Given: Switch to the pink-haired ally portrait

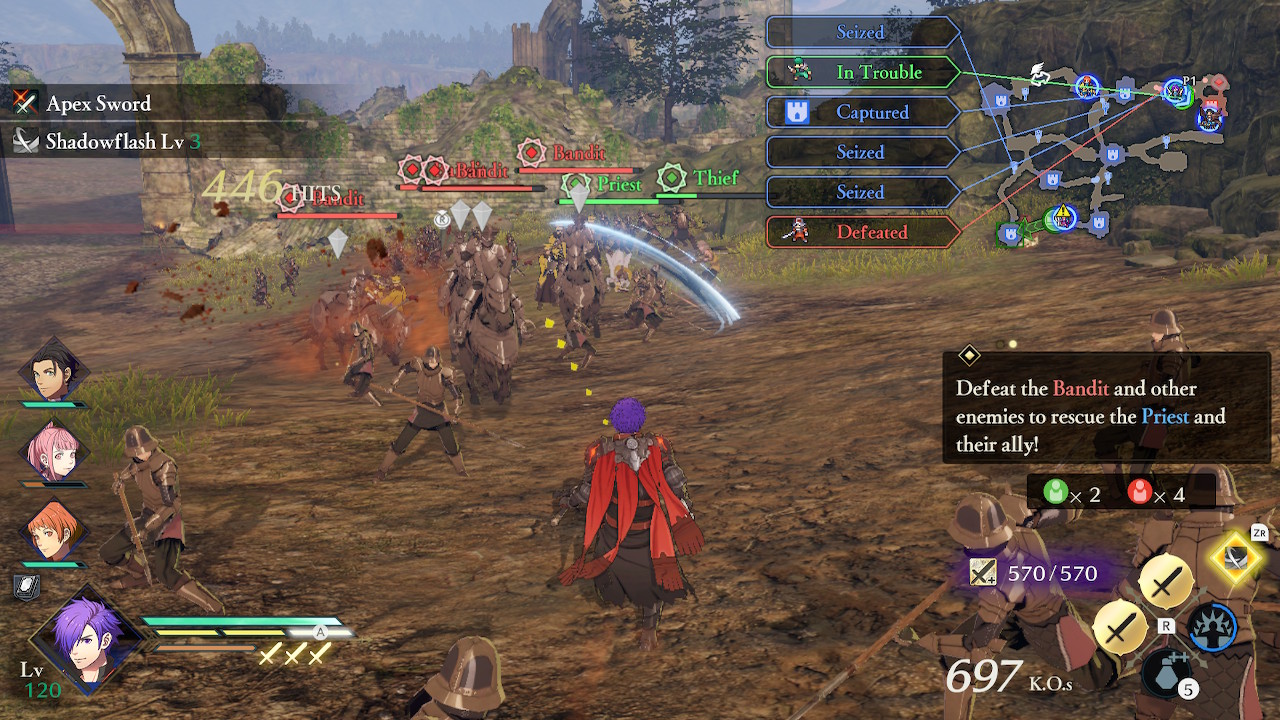Looking at the screenshot, I should pos(53,452).
